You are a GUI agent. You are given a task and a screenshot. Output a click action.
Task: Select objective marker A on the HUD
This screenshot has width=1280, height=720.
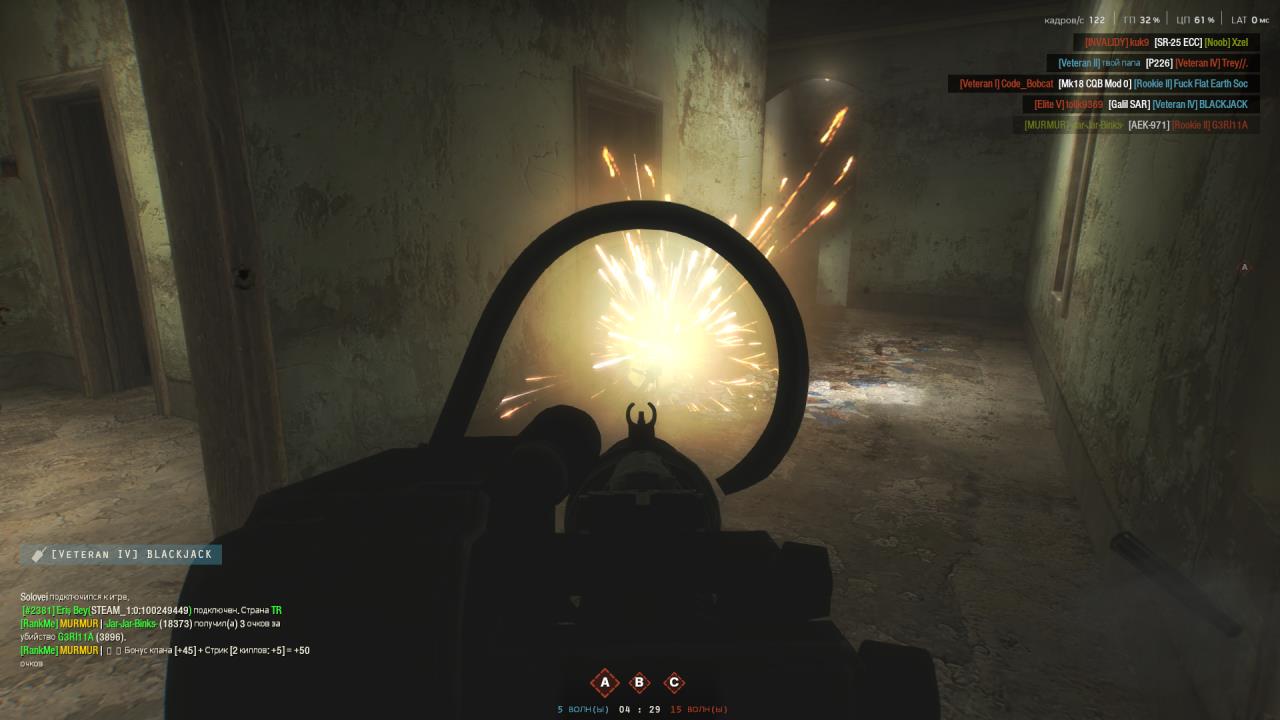click(604, 682)
